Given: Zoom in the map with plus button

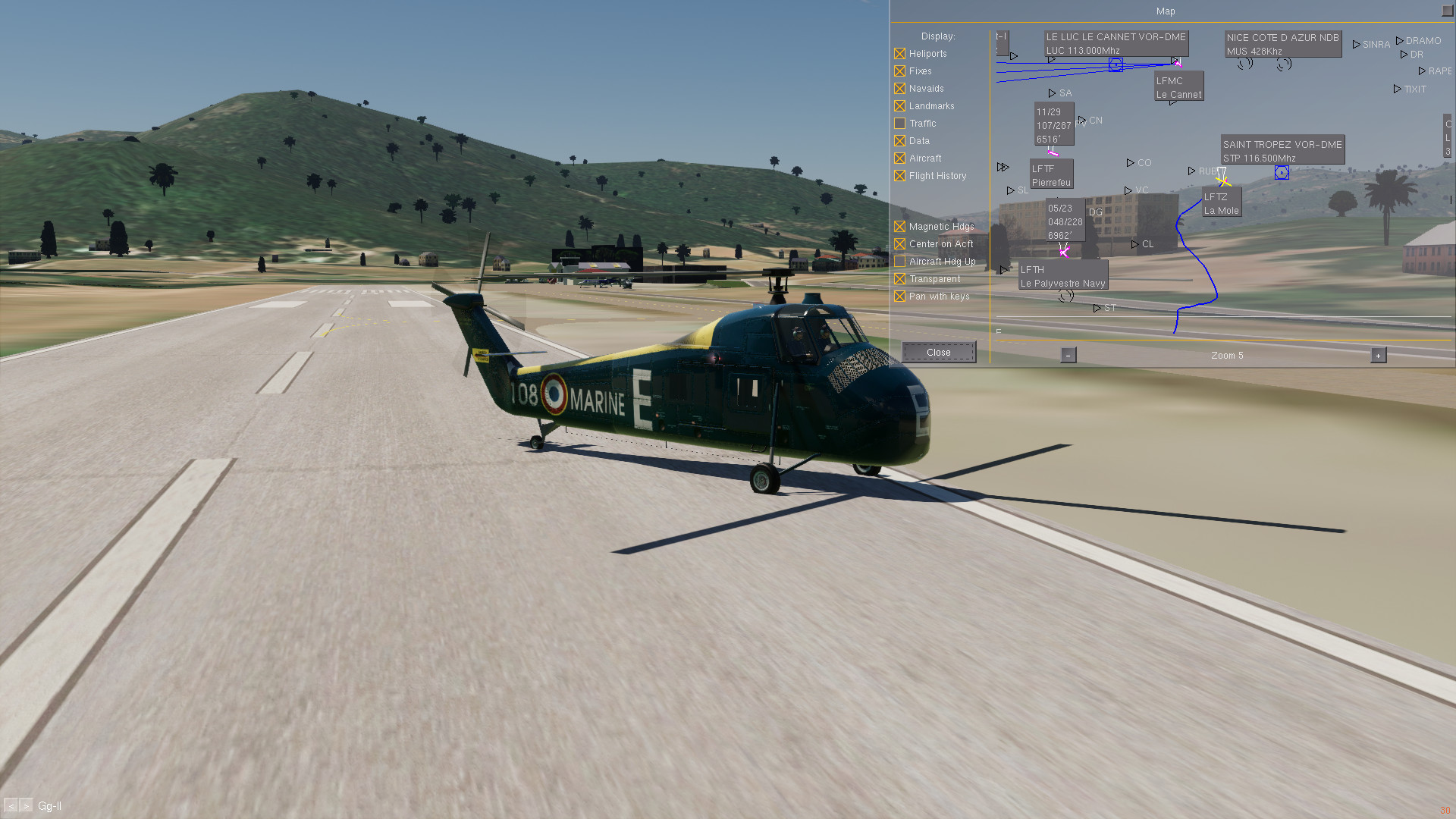Looking at the screenshot, I should pos(1378,355).
